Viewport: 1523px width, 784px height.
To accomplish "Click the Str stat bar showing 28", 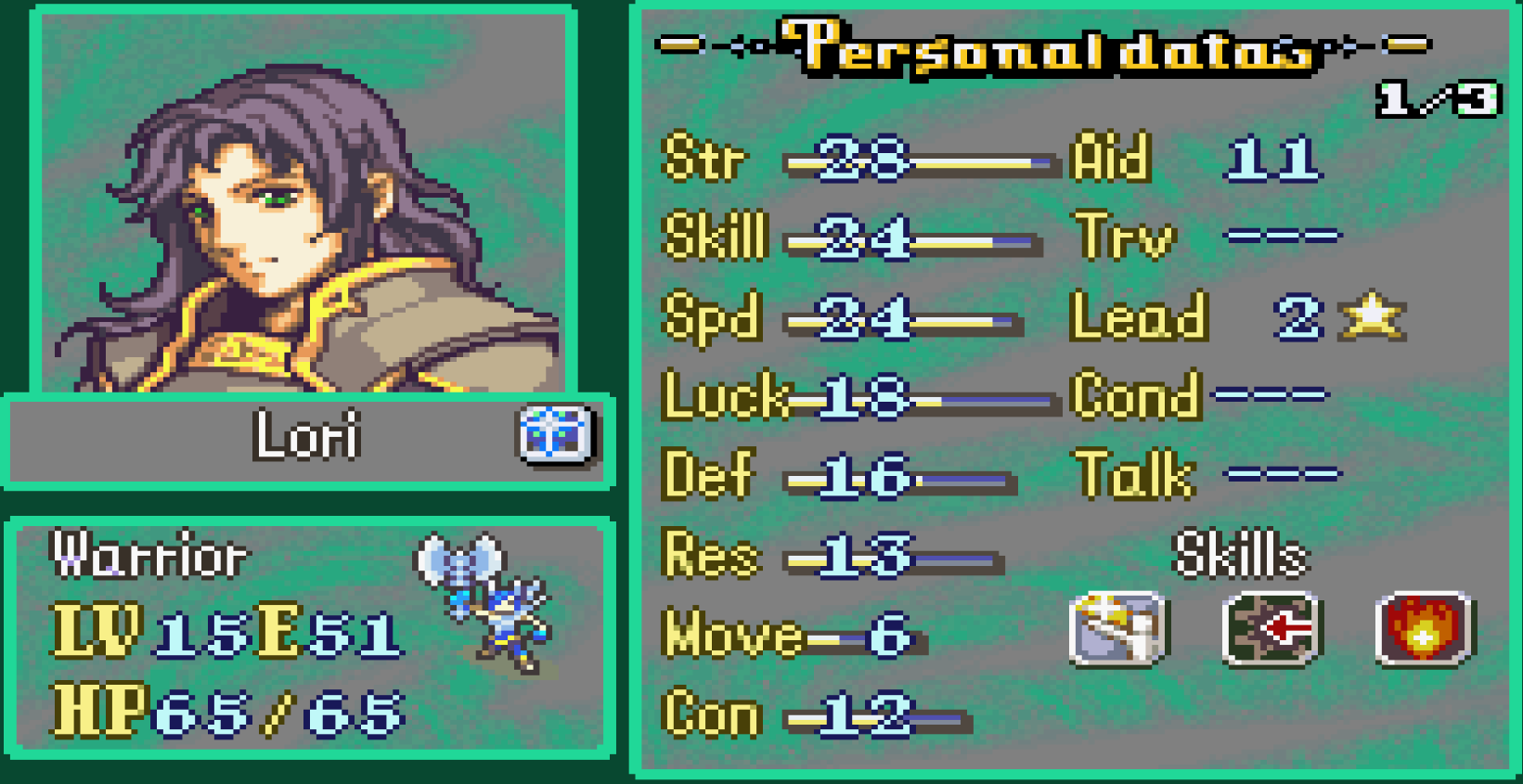I will (x=919, y=160).
